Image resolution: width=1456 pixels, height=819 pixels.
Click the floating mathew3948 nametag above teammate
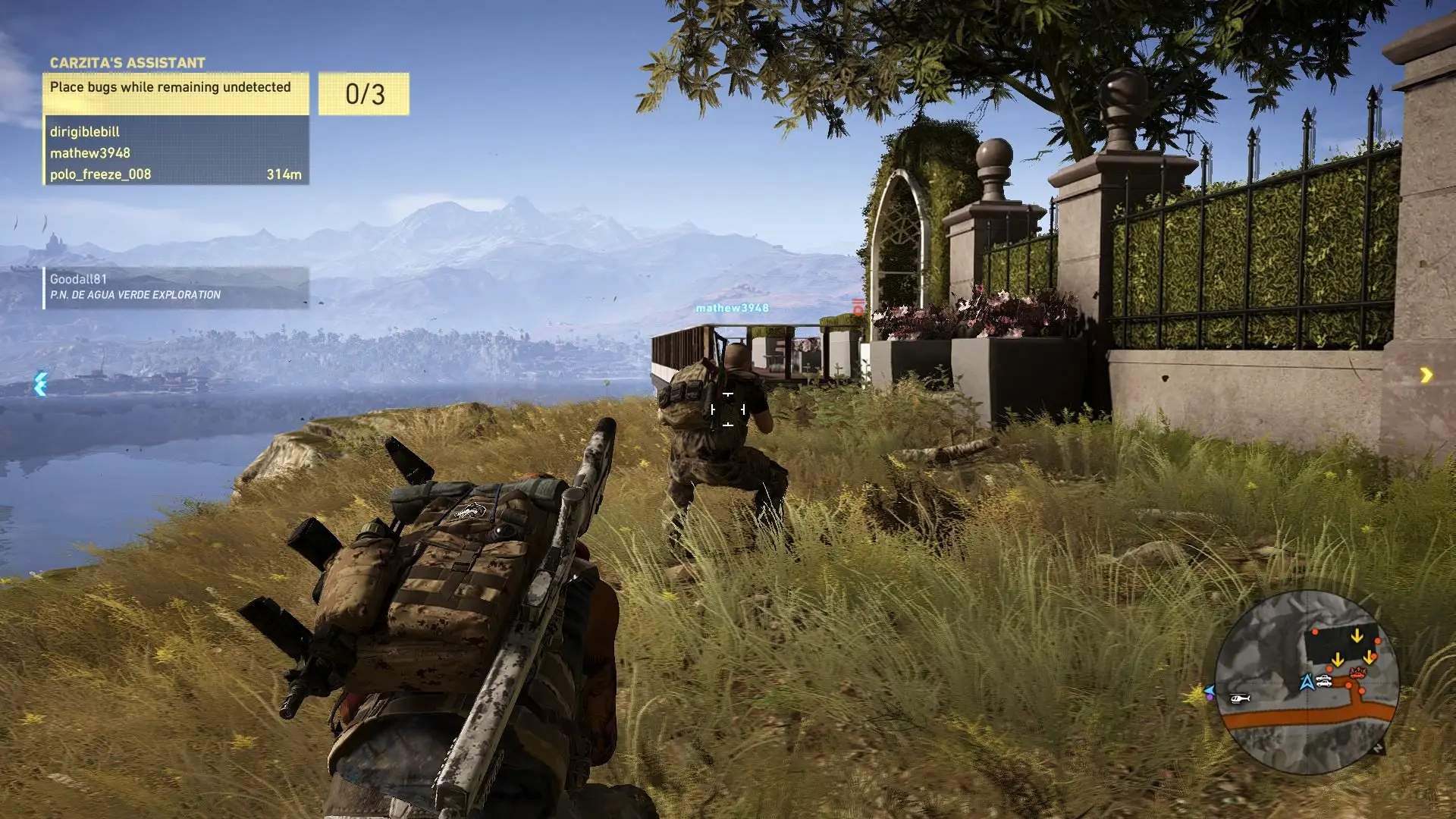pos(732,308)
